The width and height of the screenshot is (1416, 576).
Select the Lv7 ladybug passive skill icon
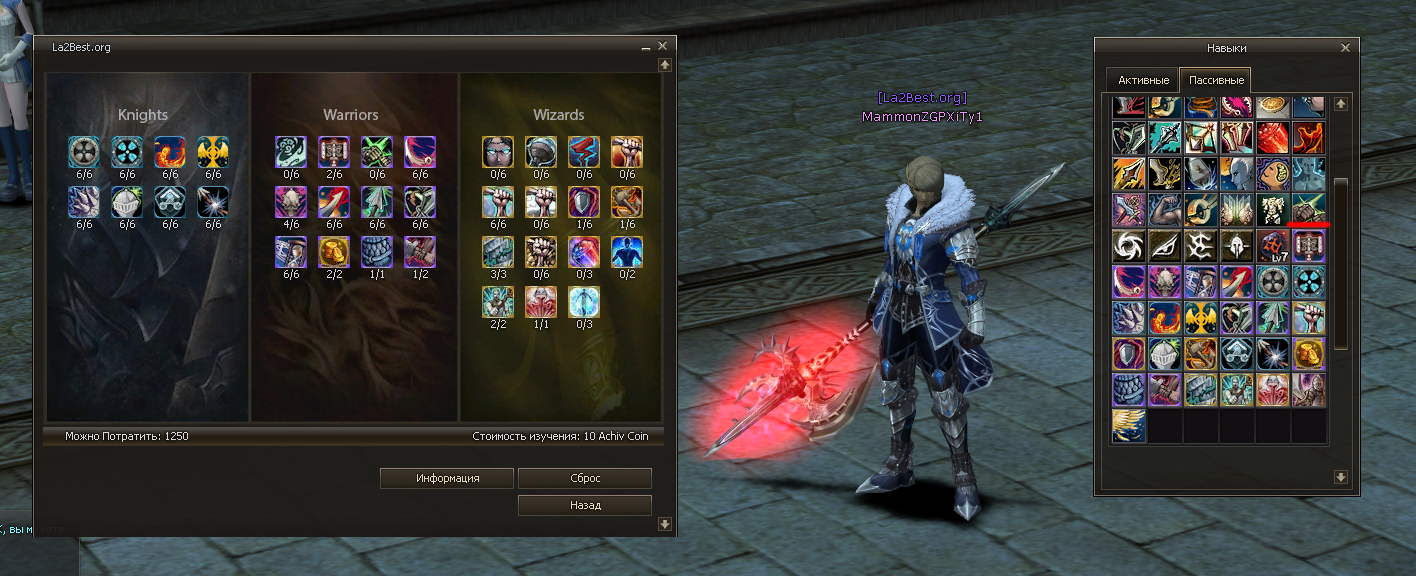tap(1273, 246)
